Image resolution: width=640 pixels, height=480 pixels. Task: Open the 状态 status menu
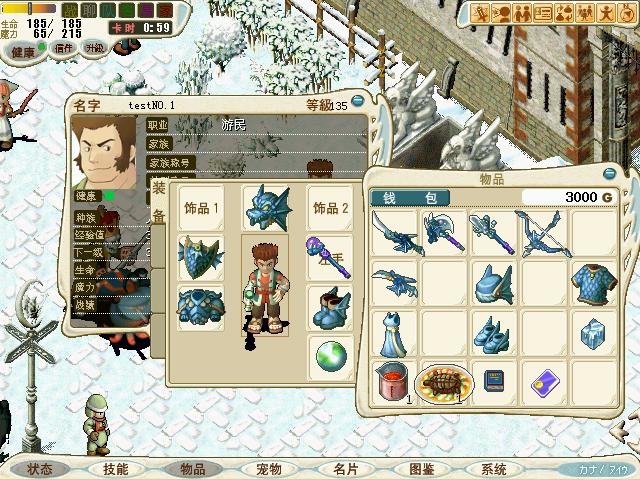[40, 469]
